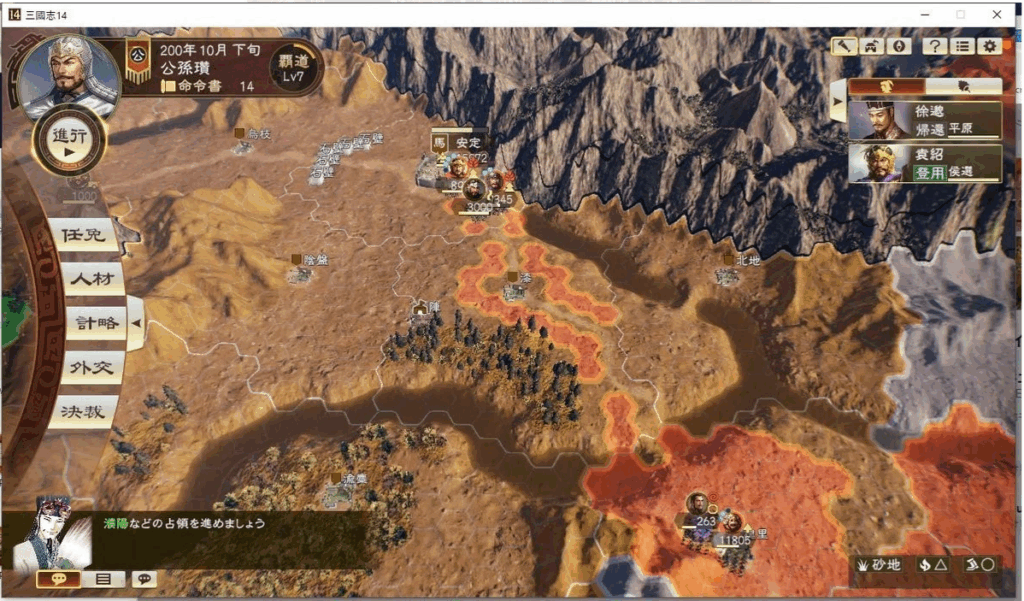Open settings with the gear icon
The image size is (1024, 601).
[x=989, y=46]
